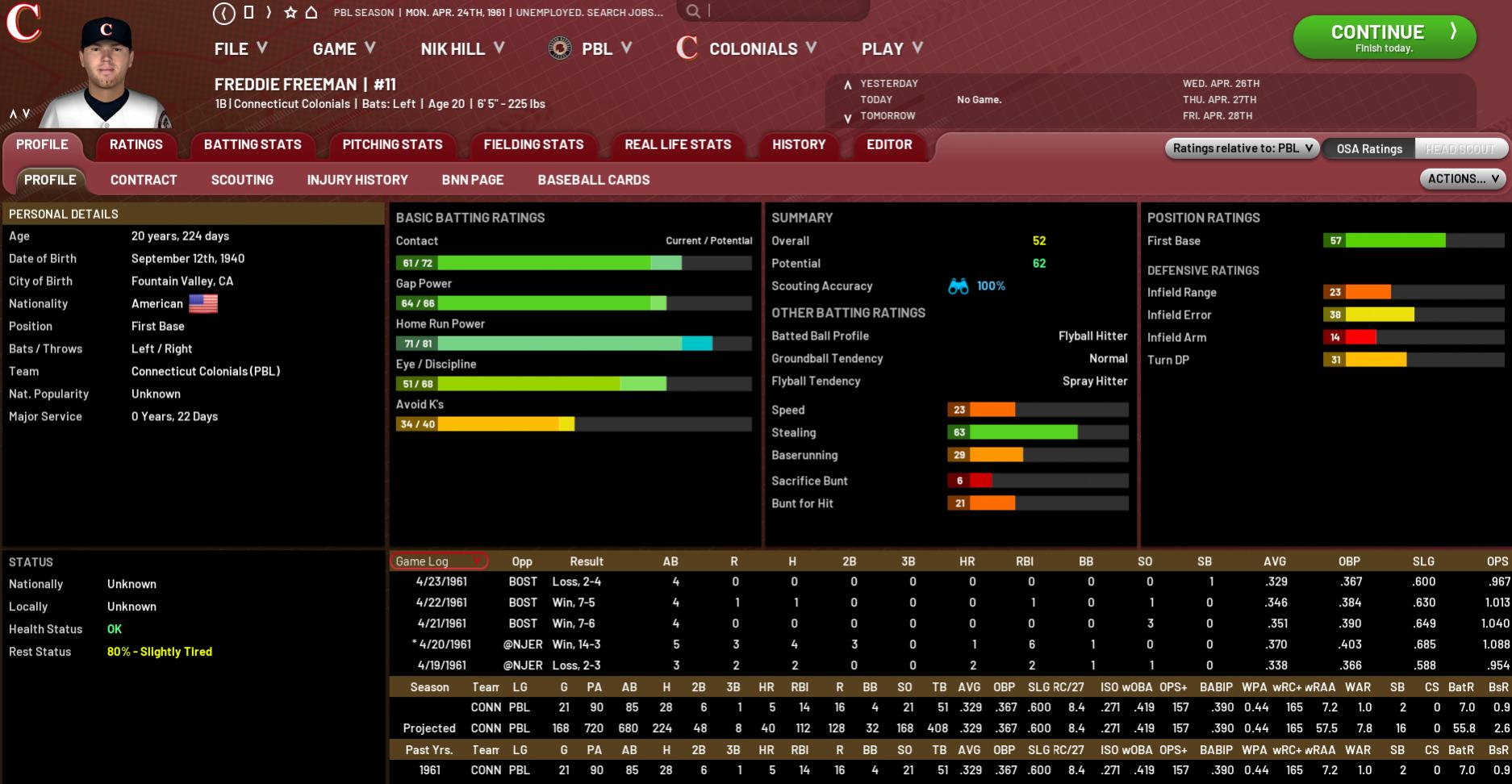
Task: Open the Game Log selector dropdown
Action: click(x=439, y=561)
